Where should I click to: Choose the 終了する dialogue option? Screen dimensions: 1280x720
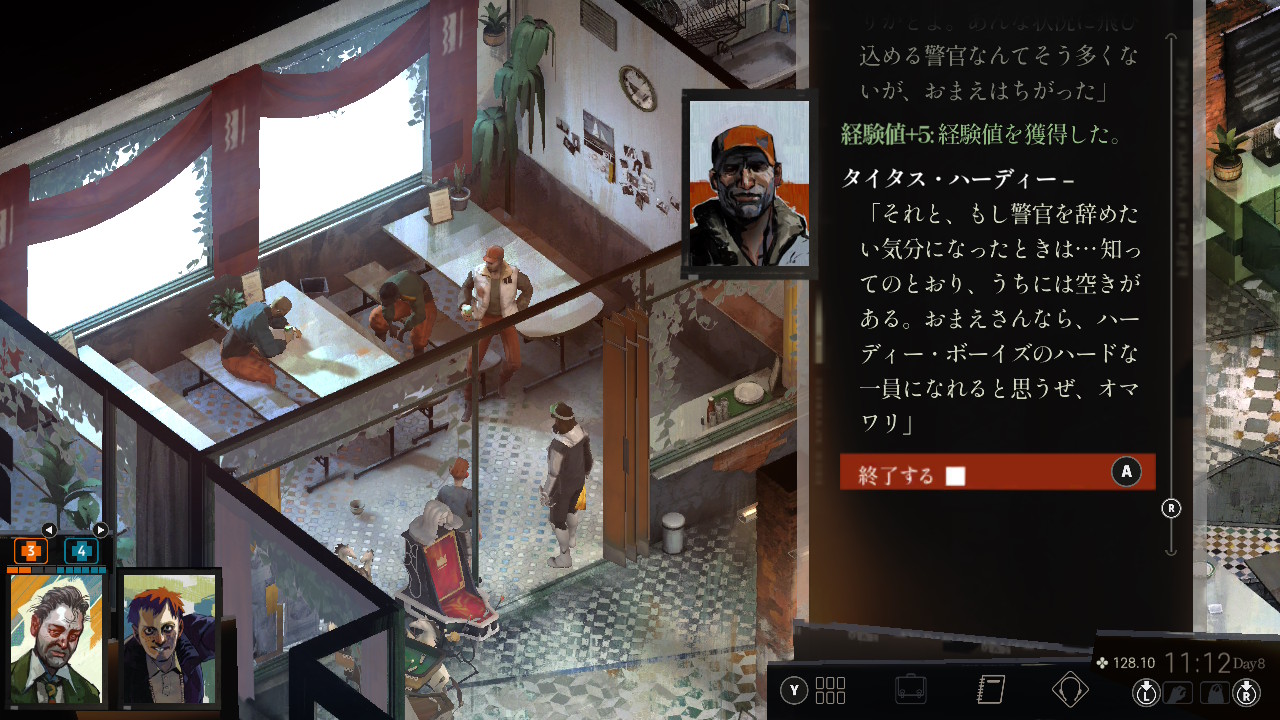(996, 472)
